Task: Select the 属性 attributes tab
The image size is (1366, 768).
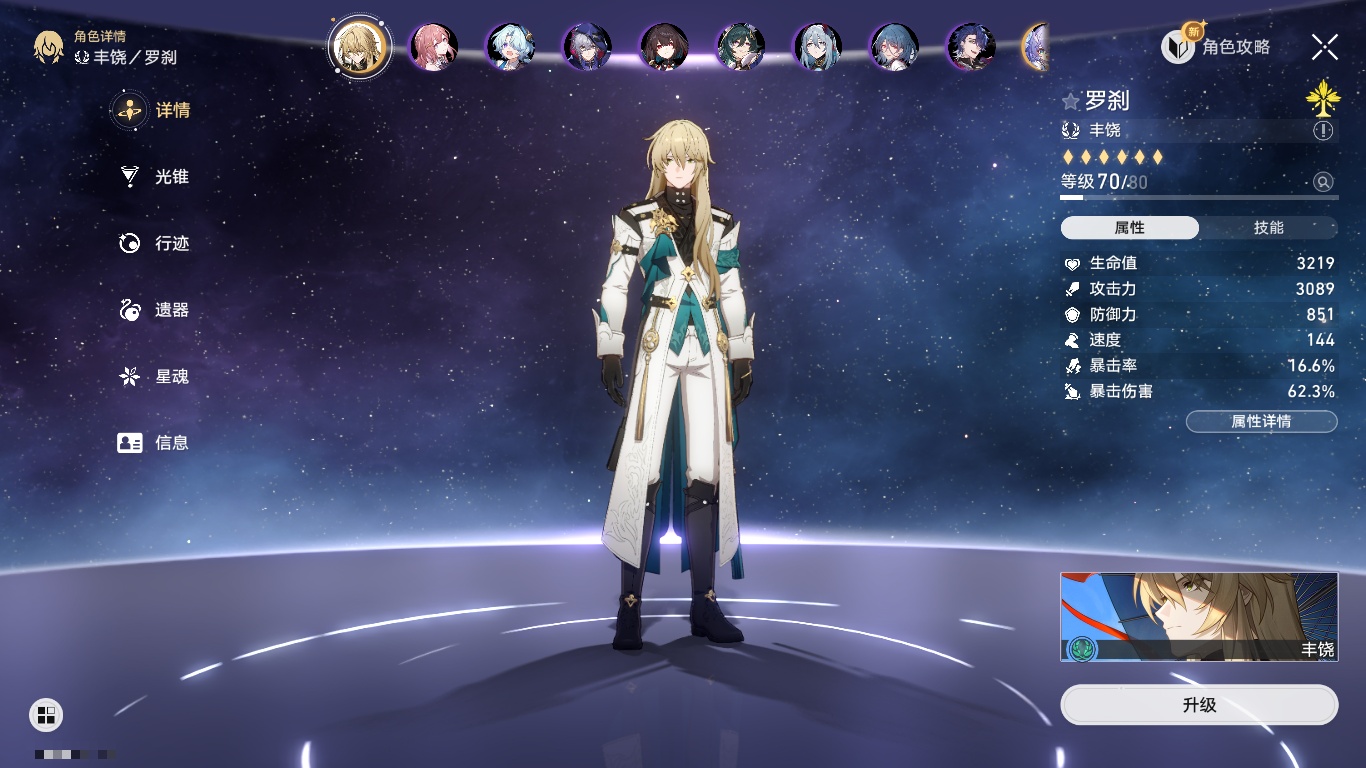Action: pyautogui.click(x=1129, y=228)
